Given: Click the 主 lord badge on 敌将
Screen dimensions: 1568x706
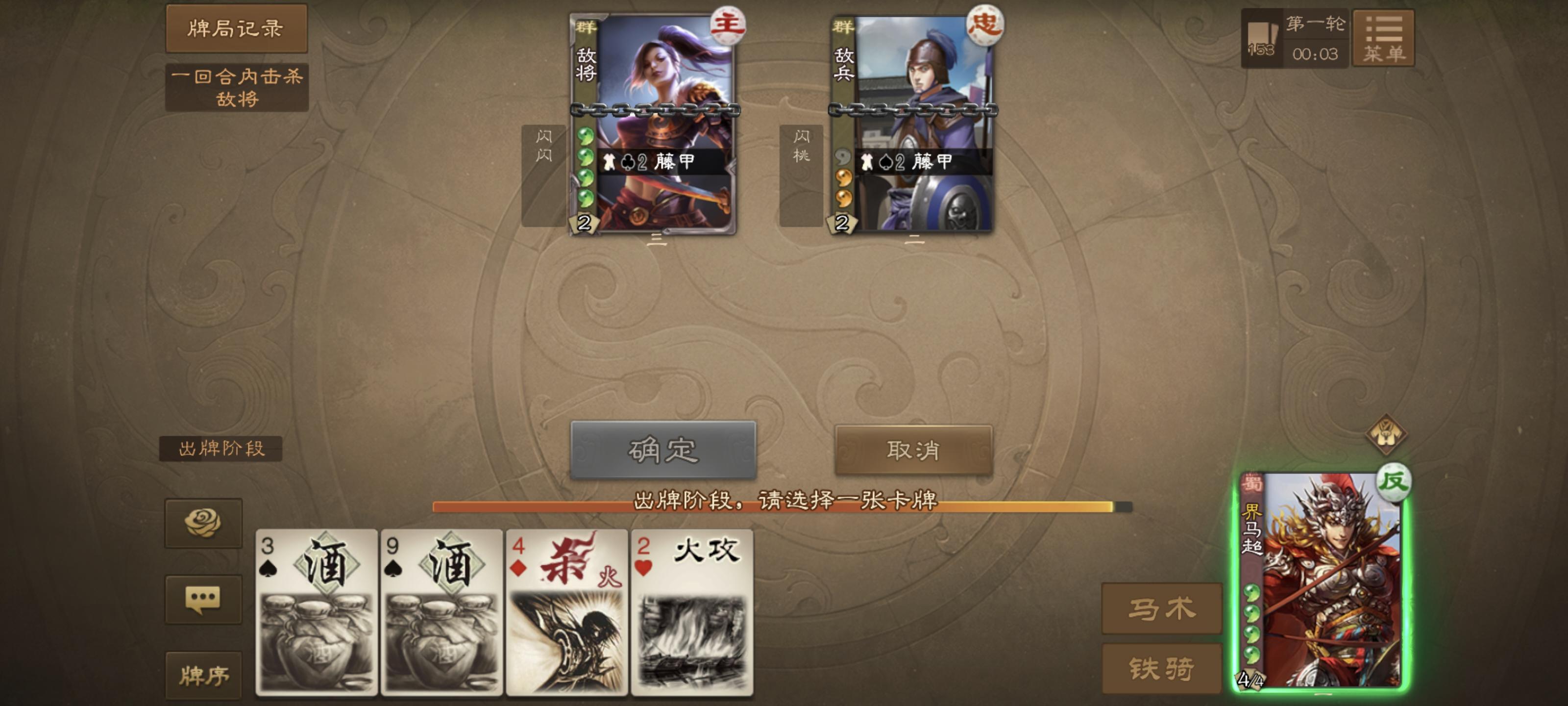Looking at the screenshot, I should 730,25.
